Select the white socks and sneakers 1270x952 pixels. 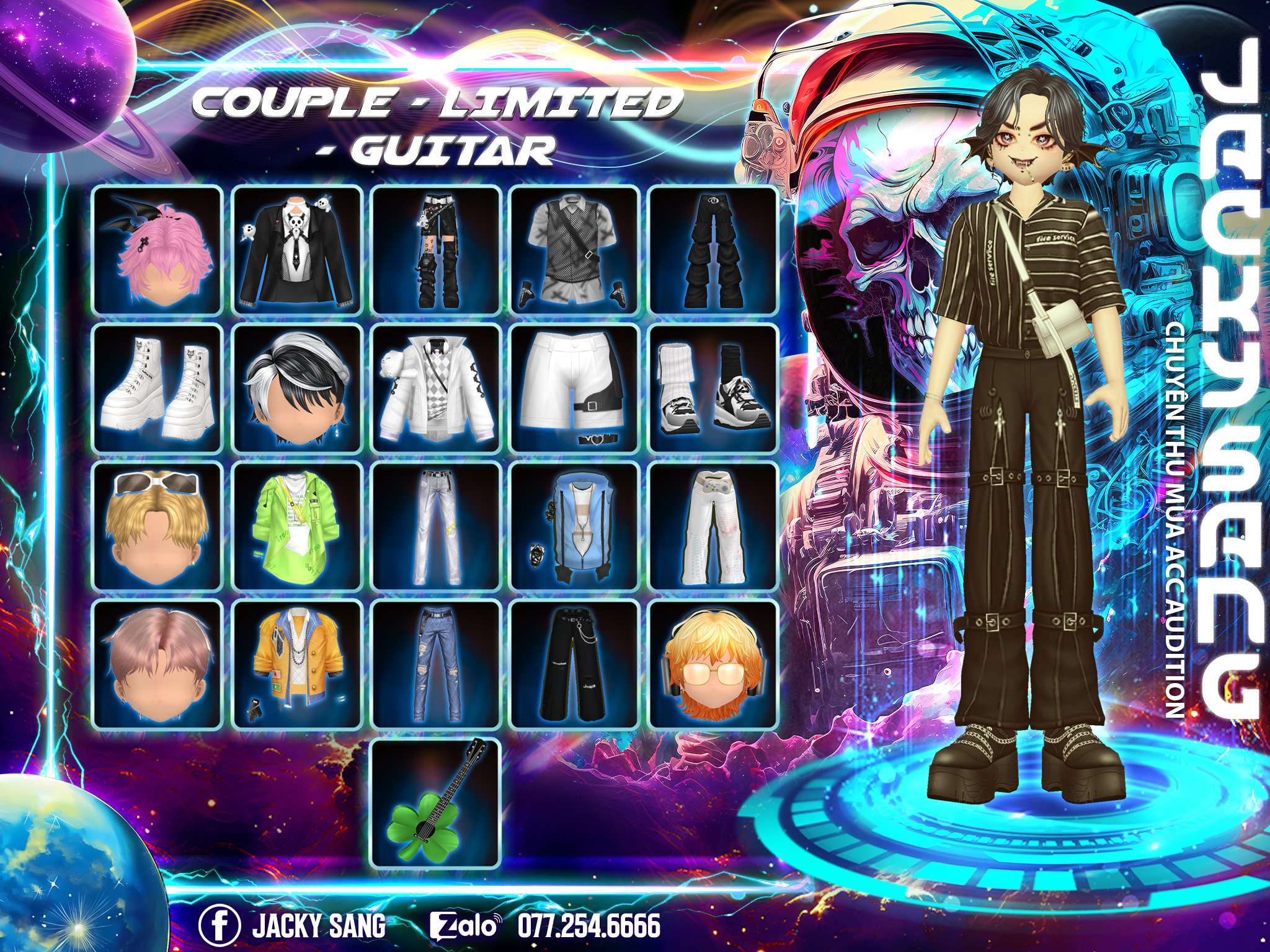point(713,388)
